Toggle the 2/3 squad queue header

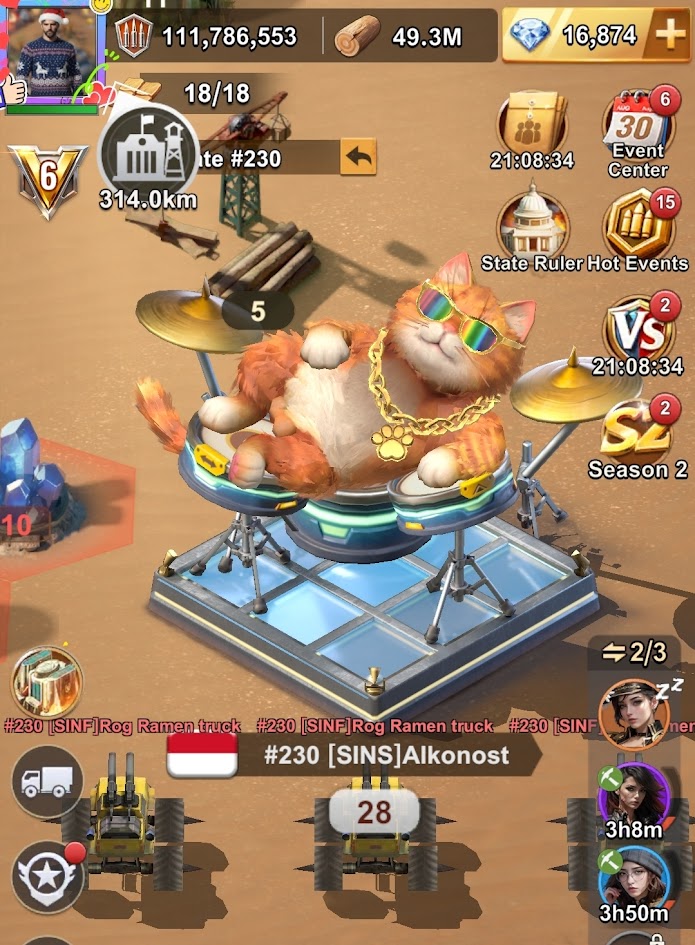pos(634,654)
